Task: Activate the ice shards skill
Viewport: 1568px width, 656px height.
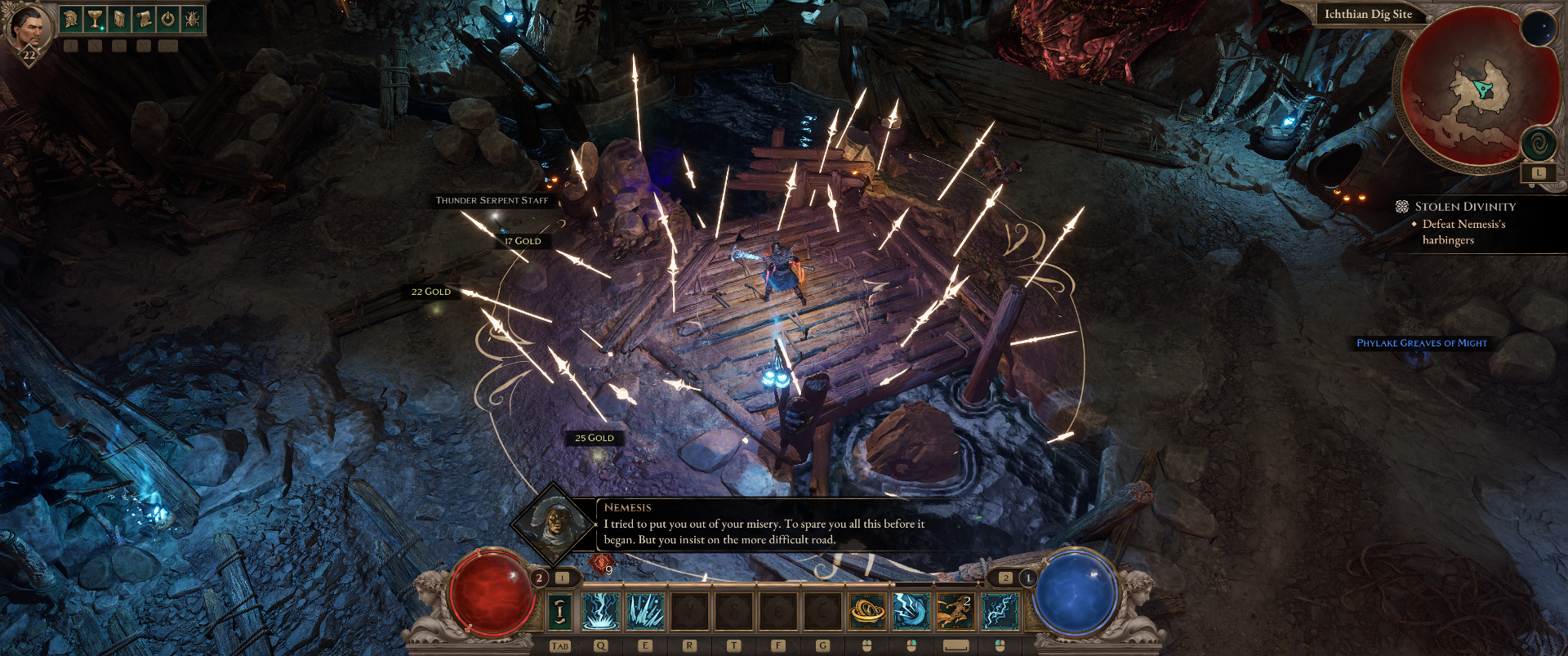Action: [x=645, y=611]
